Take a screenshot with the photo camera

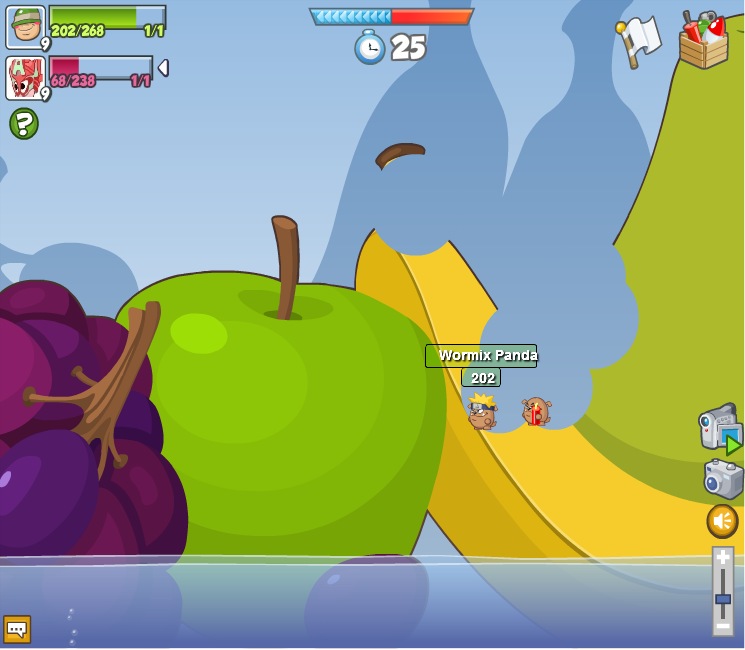point(722,479)
